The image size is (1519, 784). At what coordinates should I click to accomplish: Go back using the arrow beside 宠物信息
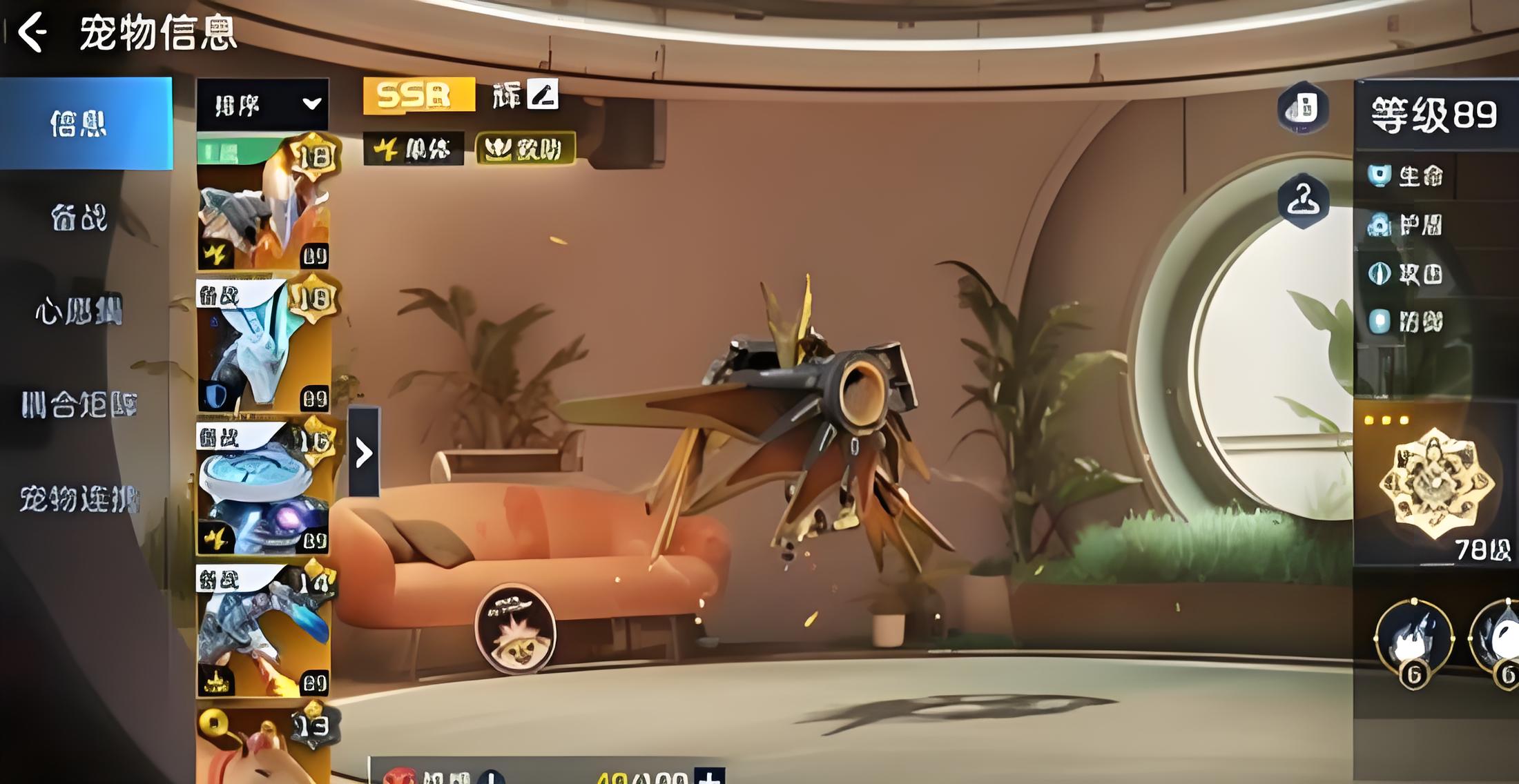click(x=32, y=32)
